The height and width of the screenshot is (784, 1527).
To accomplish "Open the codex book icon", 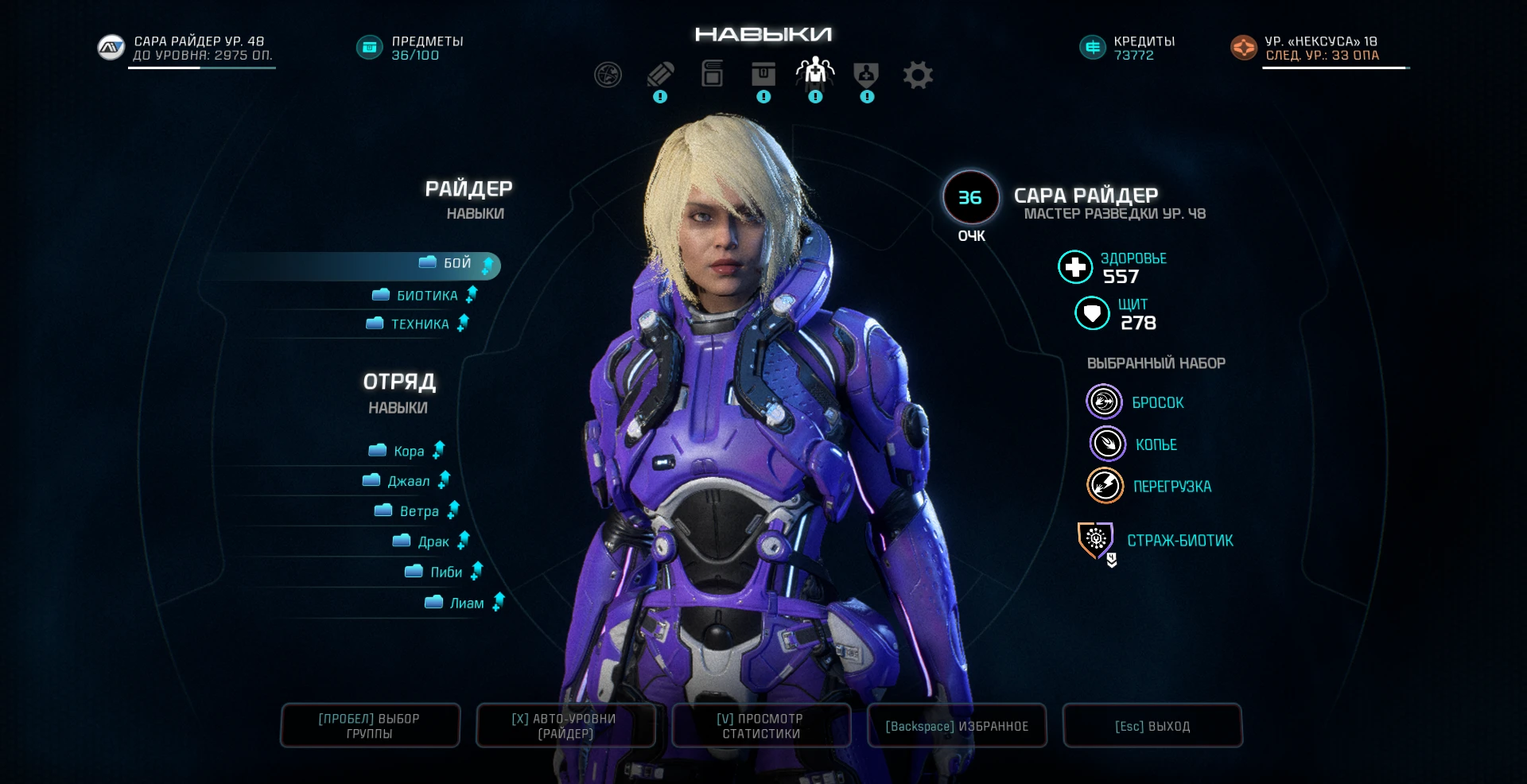I will click(x=712, y=74).
